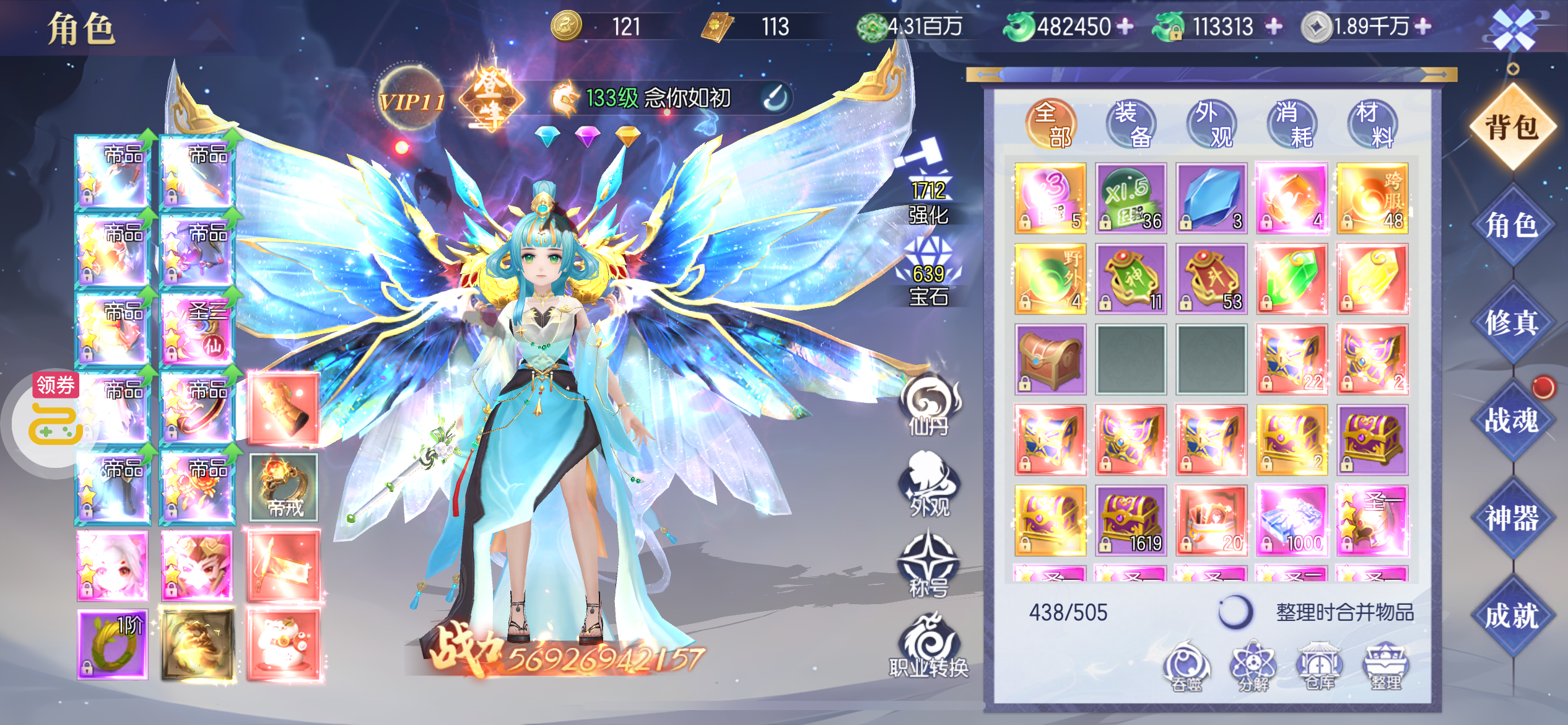The width and height of the screenshot is (1568, 725).
Task: Open the 成就 achievements menu
Action: click(x=1512, y=615)
